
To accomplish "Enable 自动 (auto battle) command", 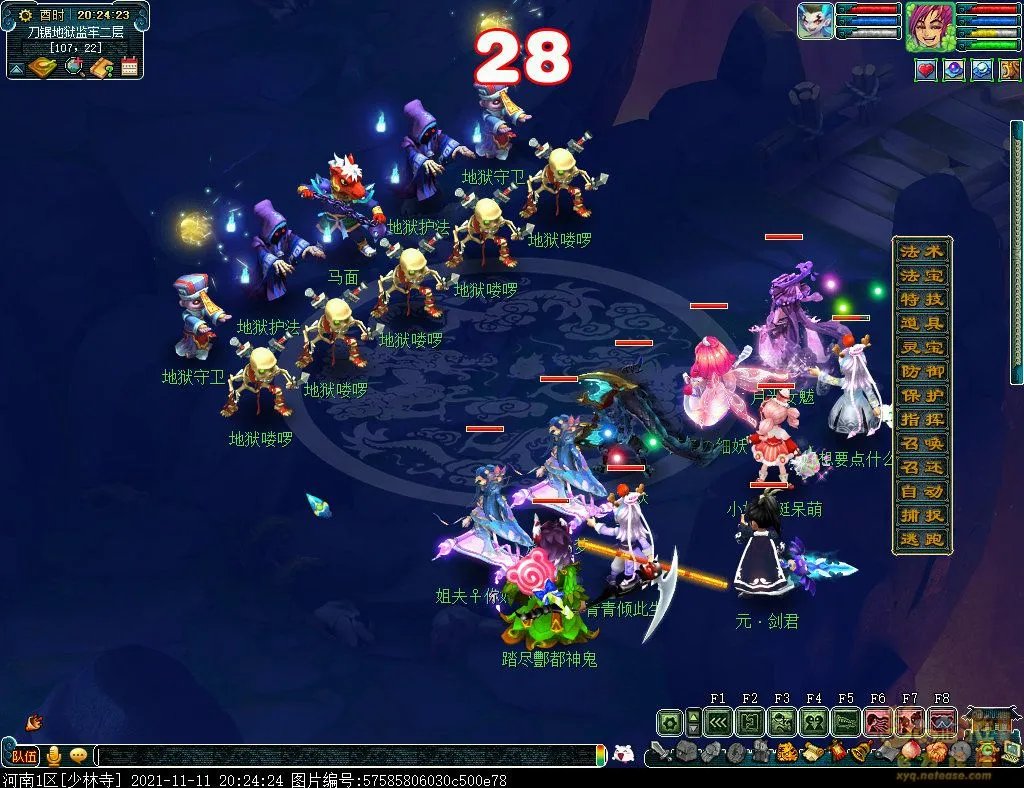I will pyautogui.click(x=921, y=491).
